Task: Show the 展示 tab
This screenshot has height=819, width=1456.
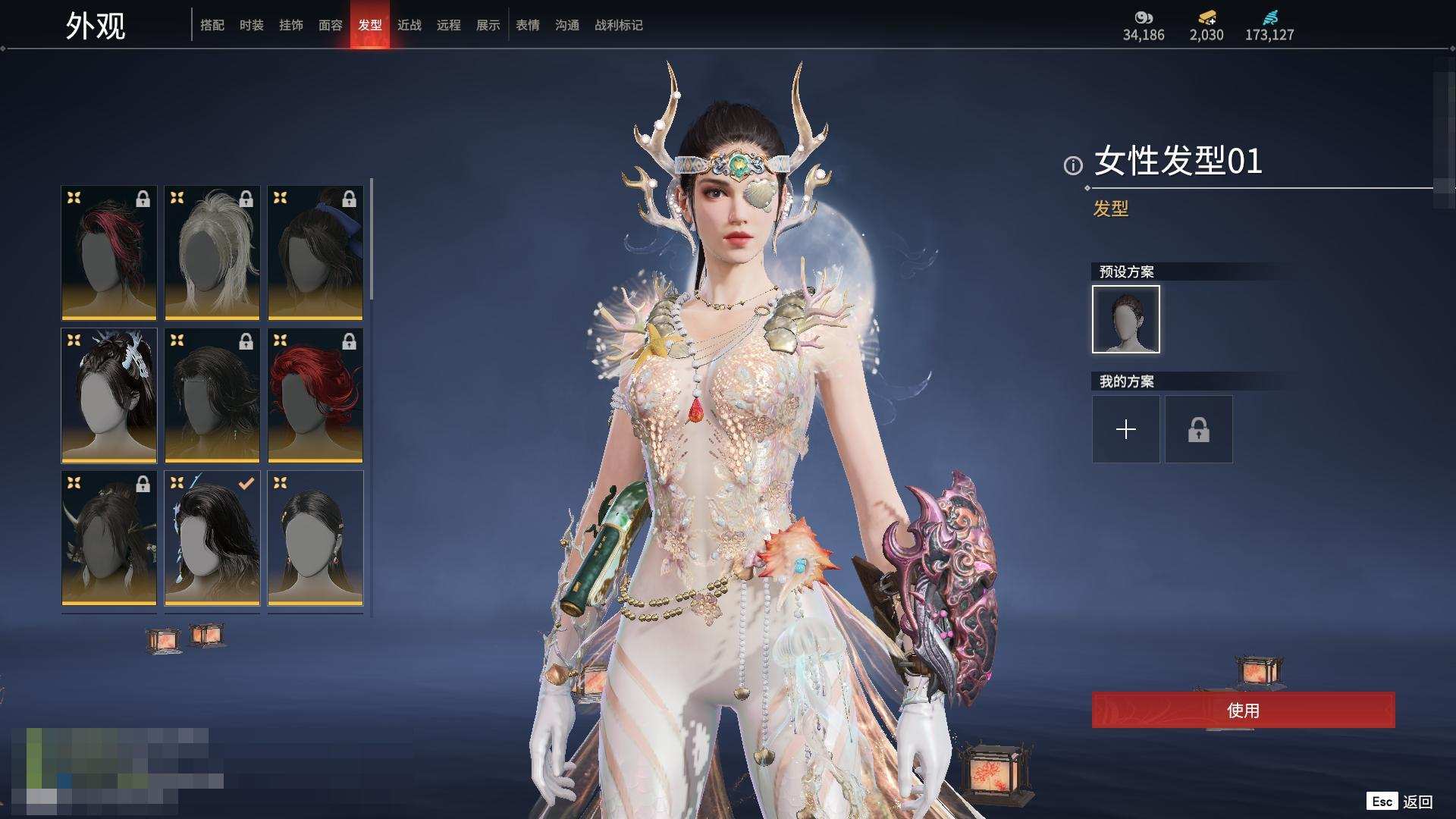Action: click(x=488, y=25)
